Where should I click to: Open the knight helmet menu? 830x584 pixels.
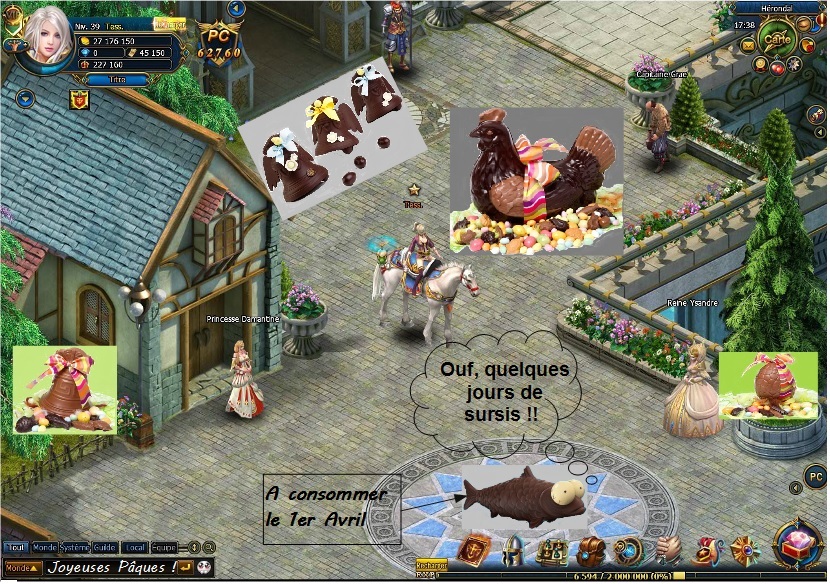pyautogui.click(x=512, y=551)
